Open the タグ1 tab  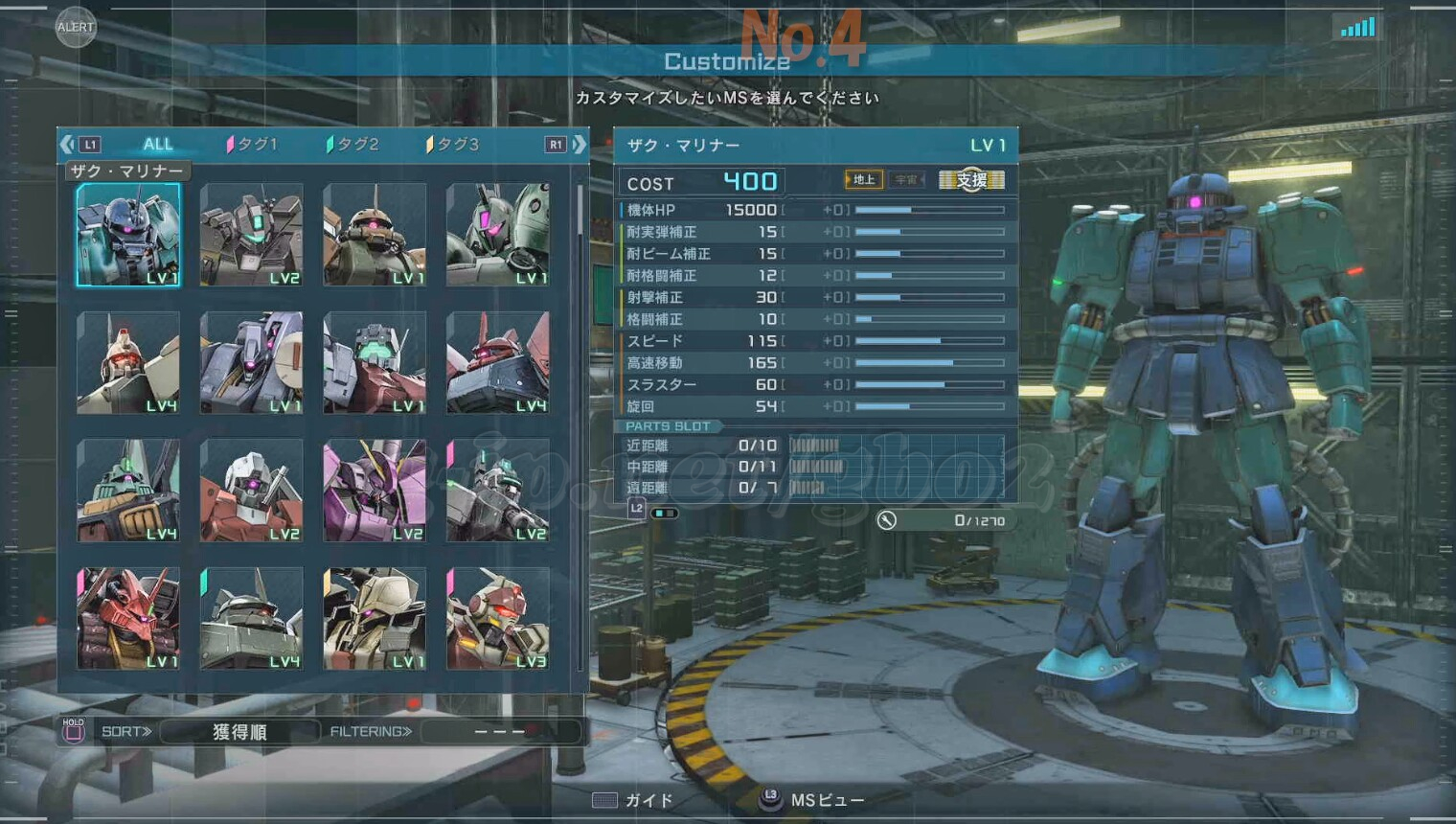(252, 145)
